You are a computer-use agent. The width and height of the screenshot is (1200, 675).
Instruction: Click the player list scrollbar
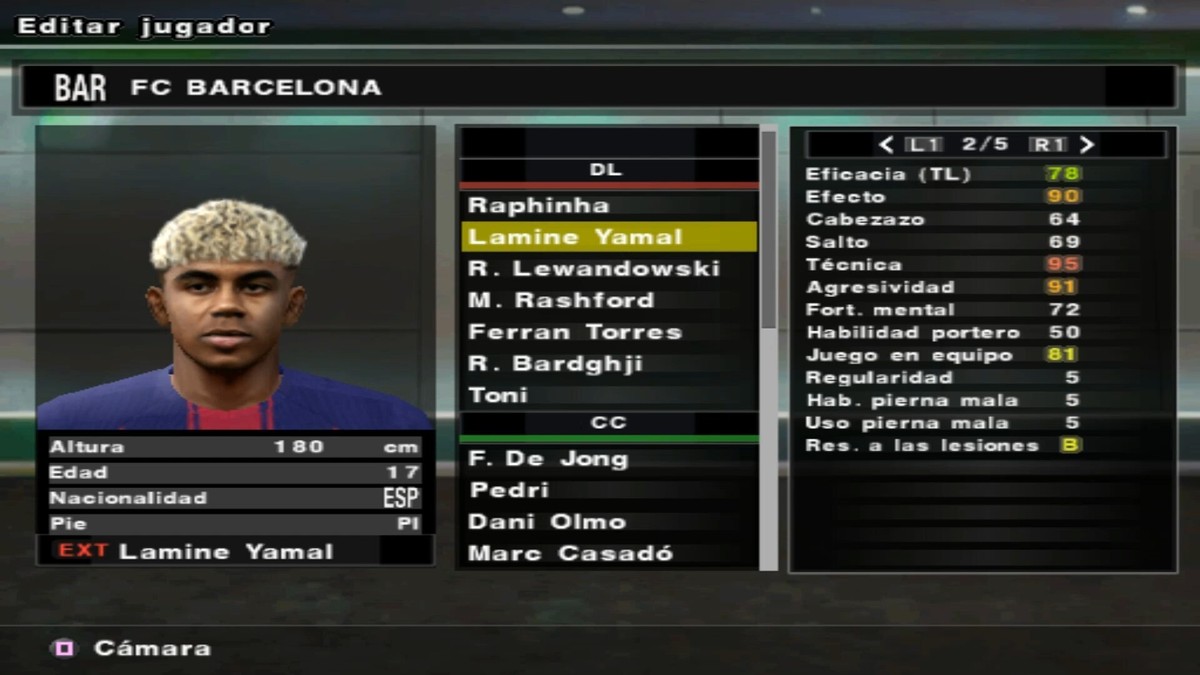pyautogui.click(x=768, y=230)
